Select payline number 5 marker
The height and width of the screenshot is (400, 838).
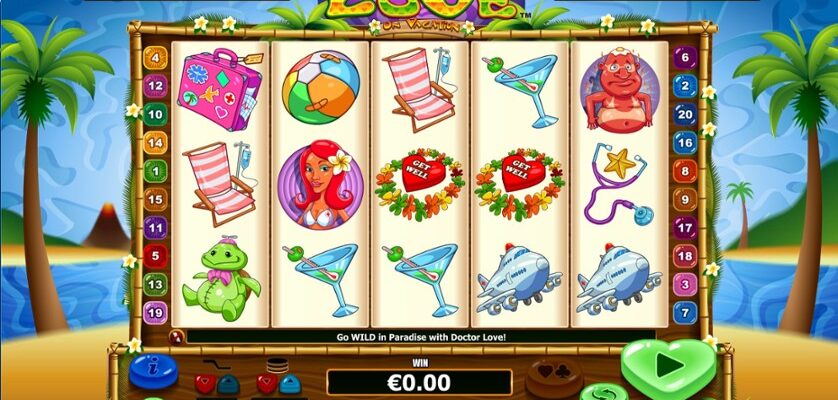[155, 256]
